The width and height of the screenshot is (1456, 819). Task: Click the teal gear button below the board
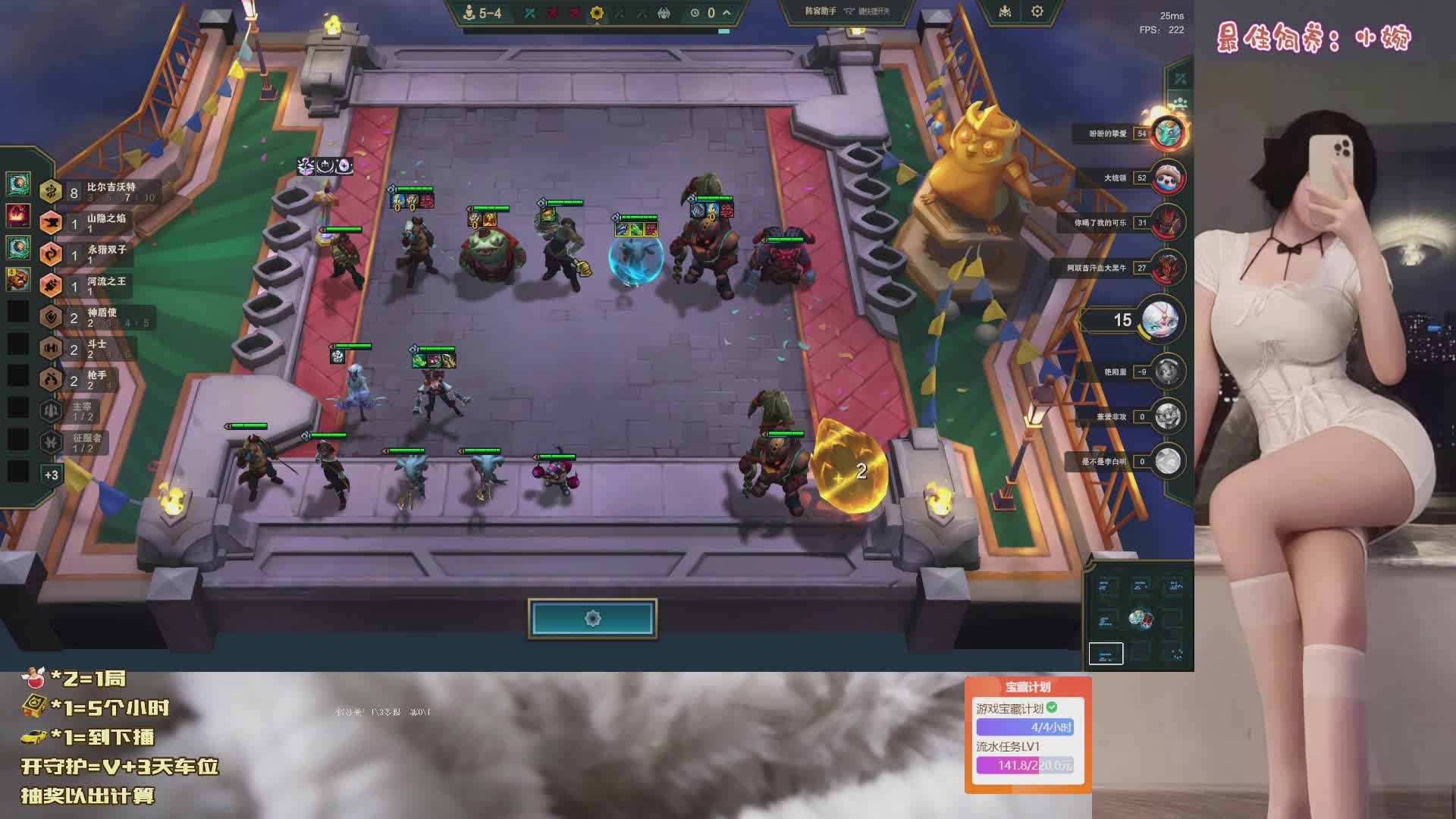592,619
